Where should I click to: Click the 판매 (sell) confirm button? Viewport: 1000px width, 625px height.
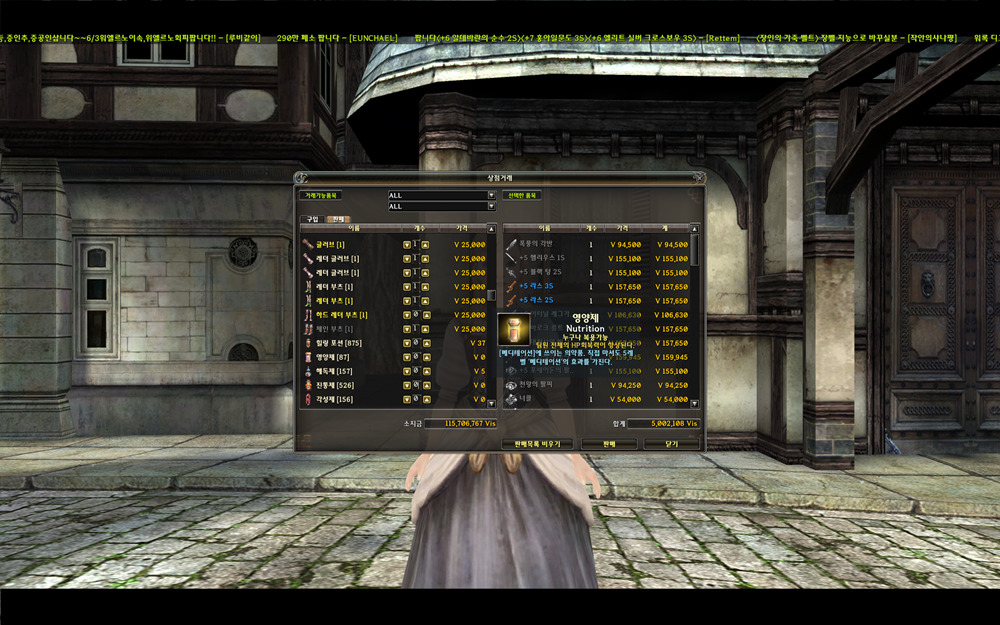[609, 443]
